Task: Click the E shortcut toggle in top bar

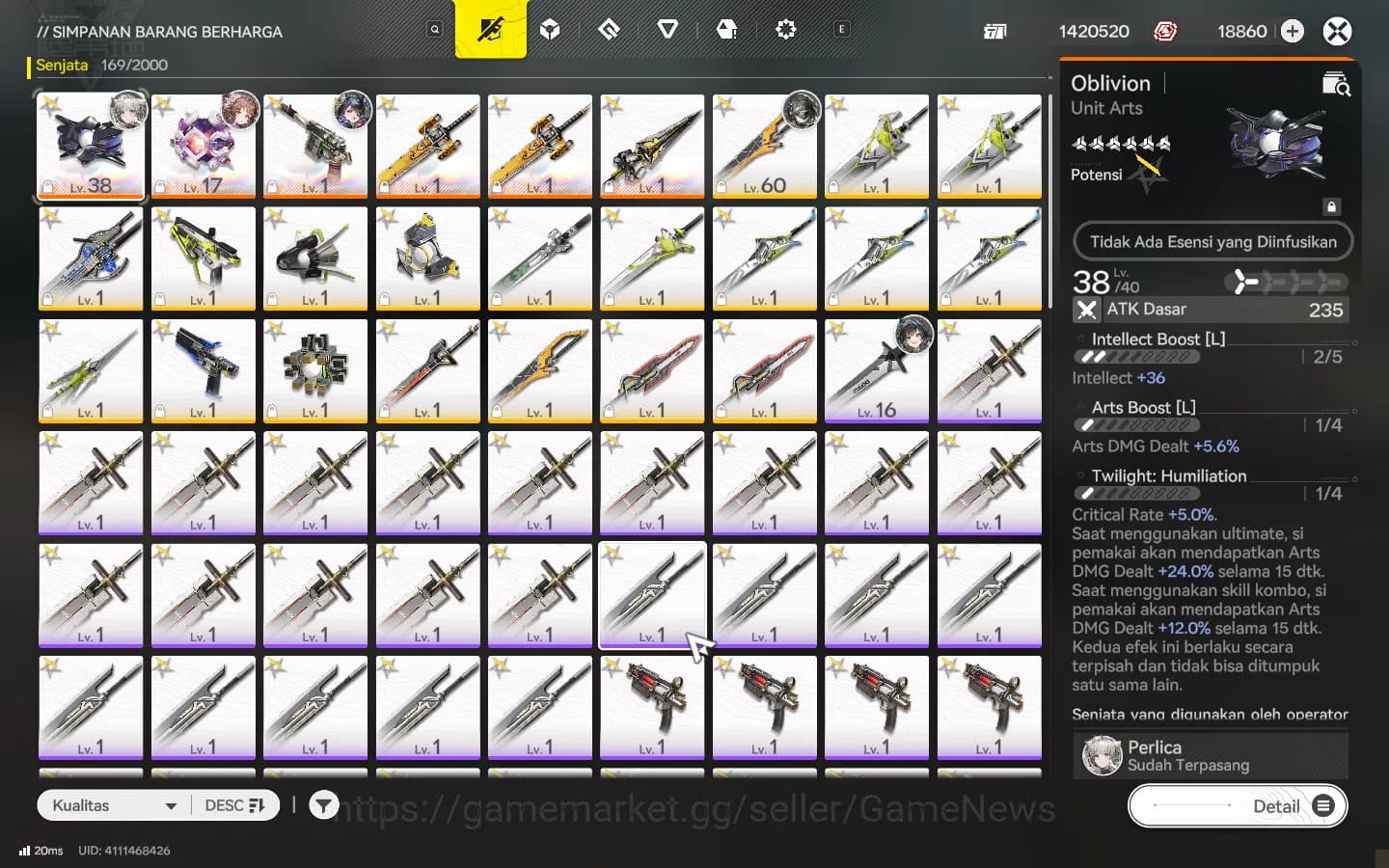Action: click(x=841, y=29)
